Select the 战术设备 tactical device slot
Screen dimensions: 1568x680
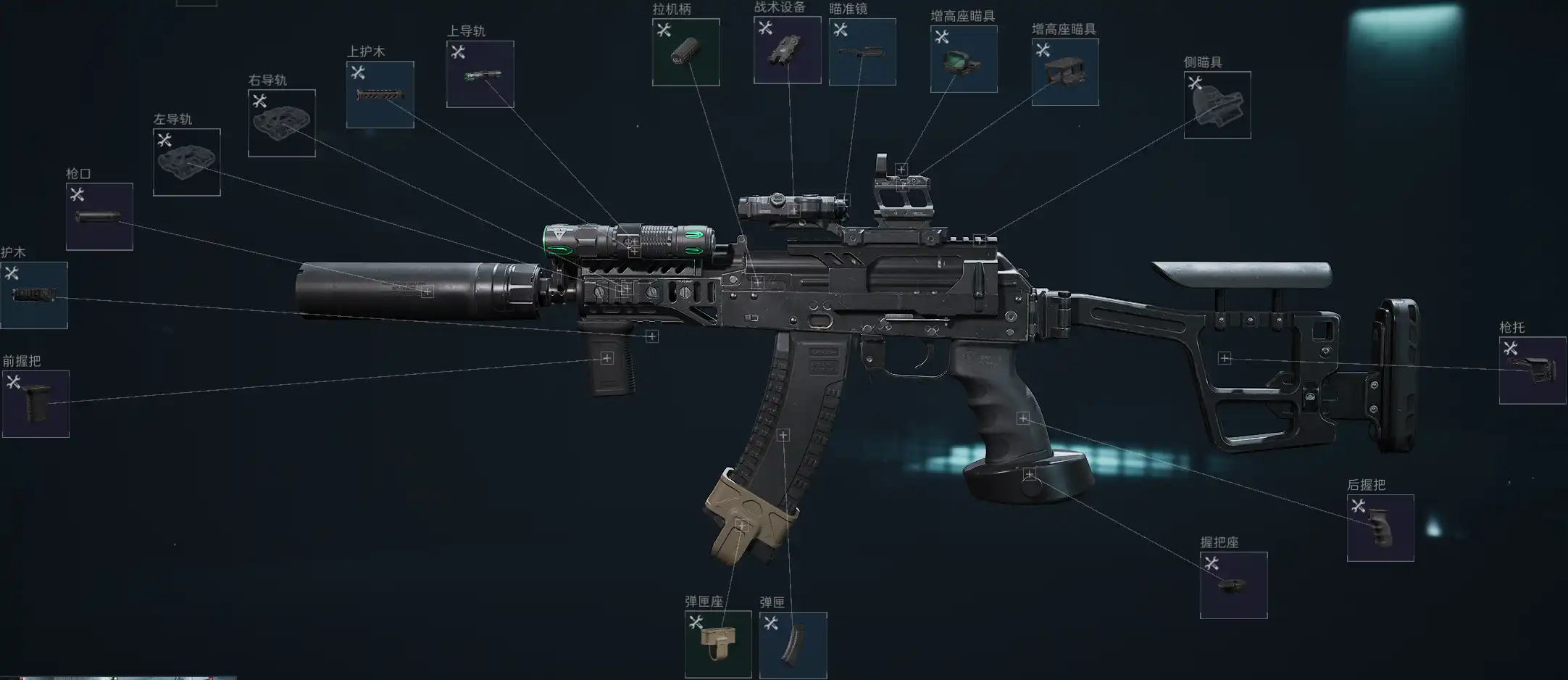coord(787,50)
